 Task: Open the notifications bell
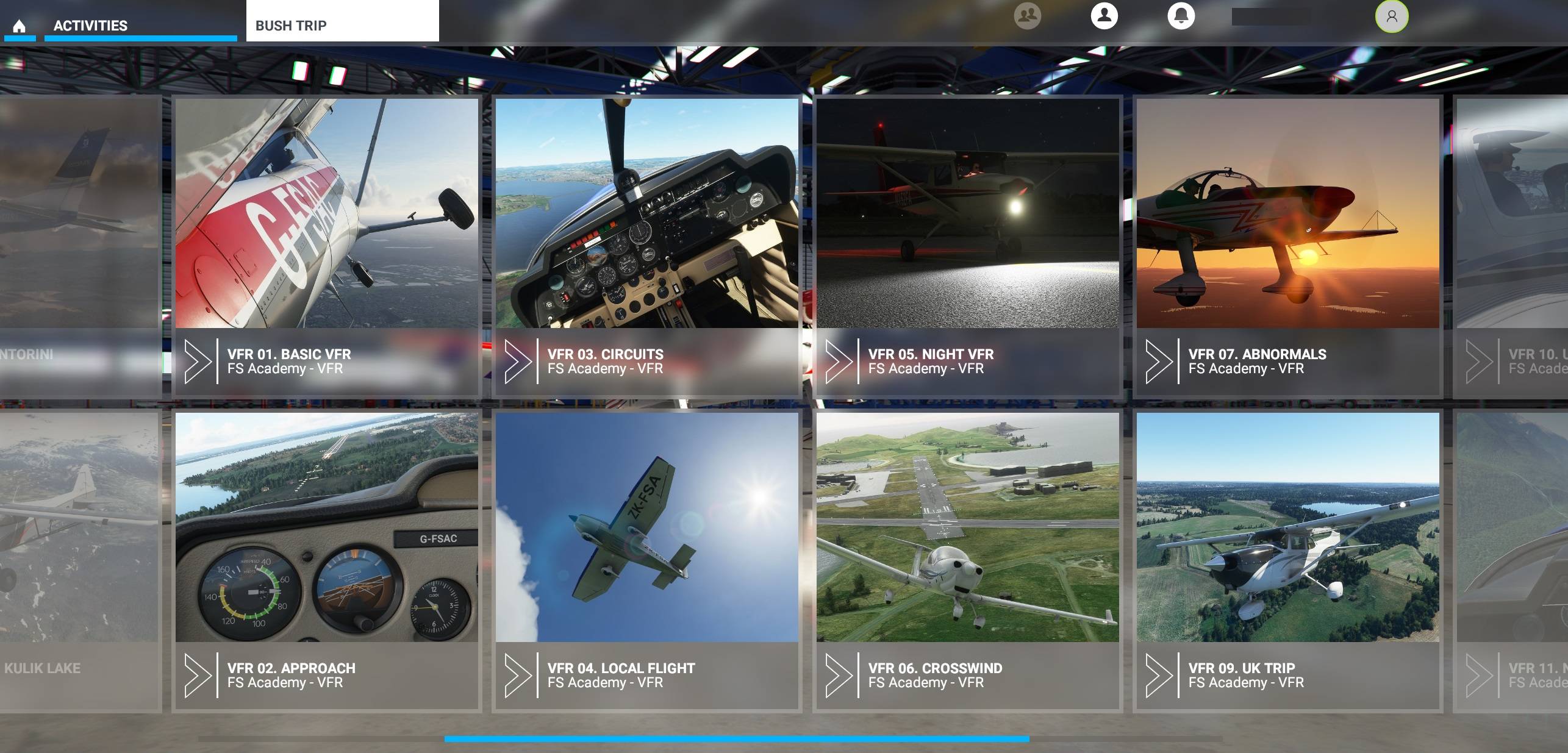tap(1183, 16)
